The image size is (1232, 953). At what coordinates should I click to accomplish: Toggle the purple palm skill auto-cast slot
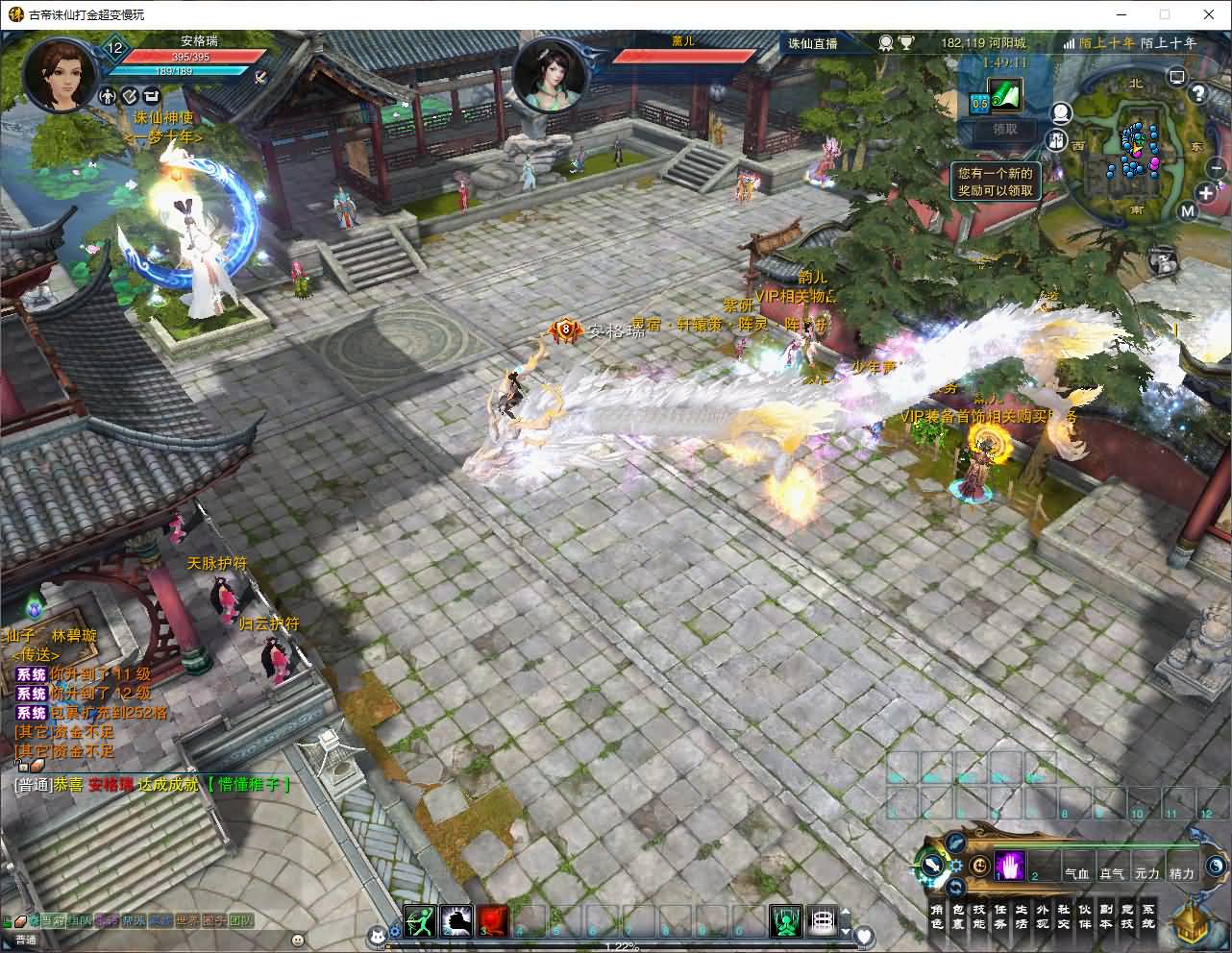click(x=1010, y=865)
